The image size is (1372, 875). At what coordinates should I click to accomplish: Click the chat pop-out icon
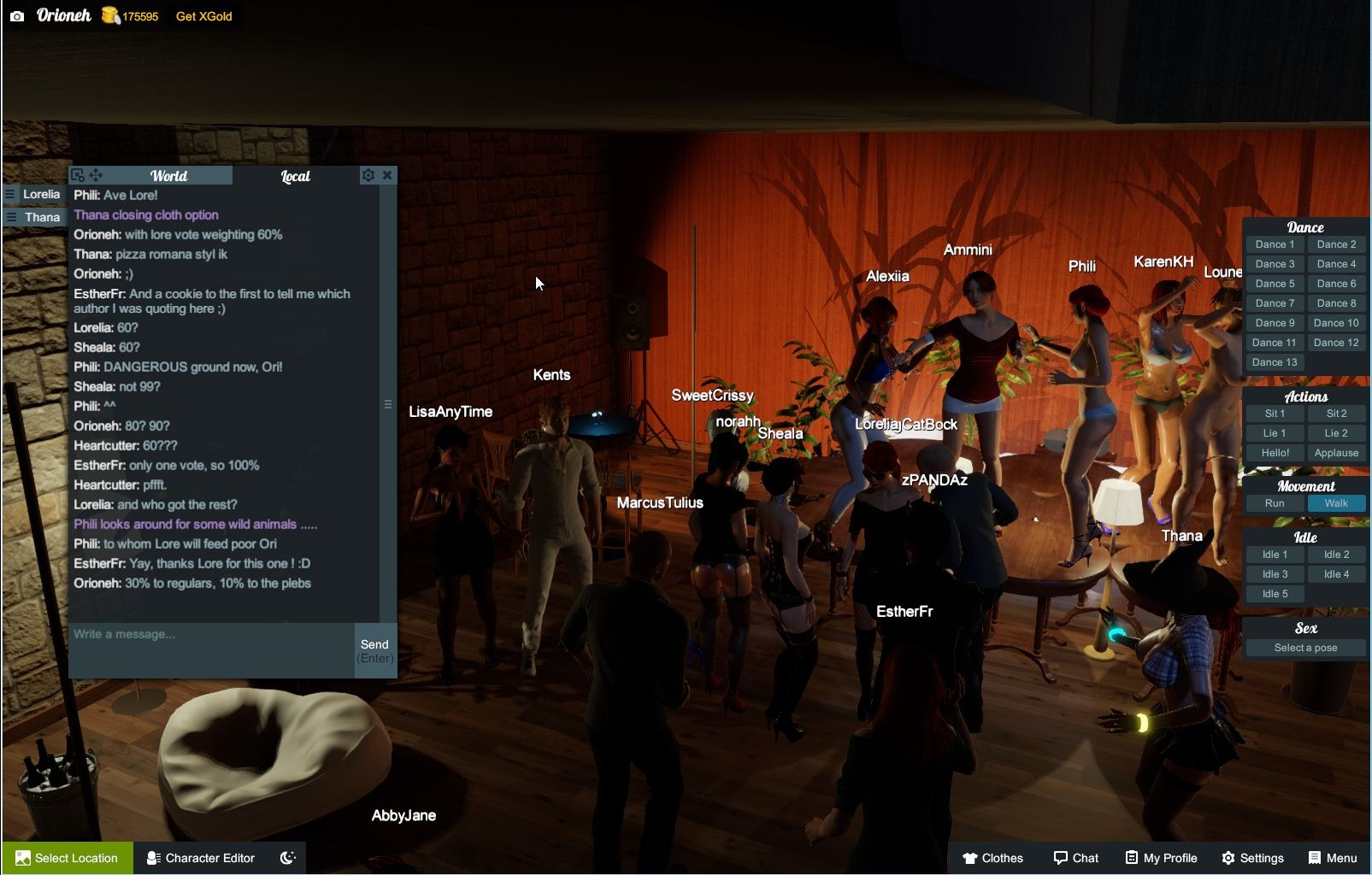pyautogui.click(x=77, y=175)
